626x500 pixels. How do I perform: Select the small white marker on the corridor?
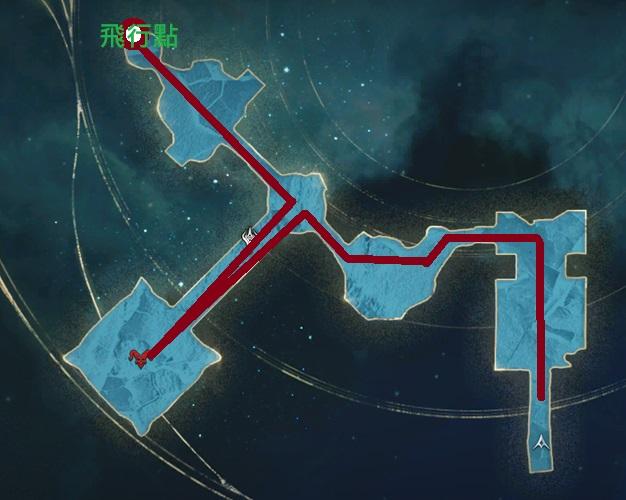[249, 234]
